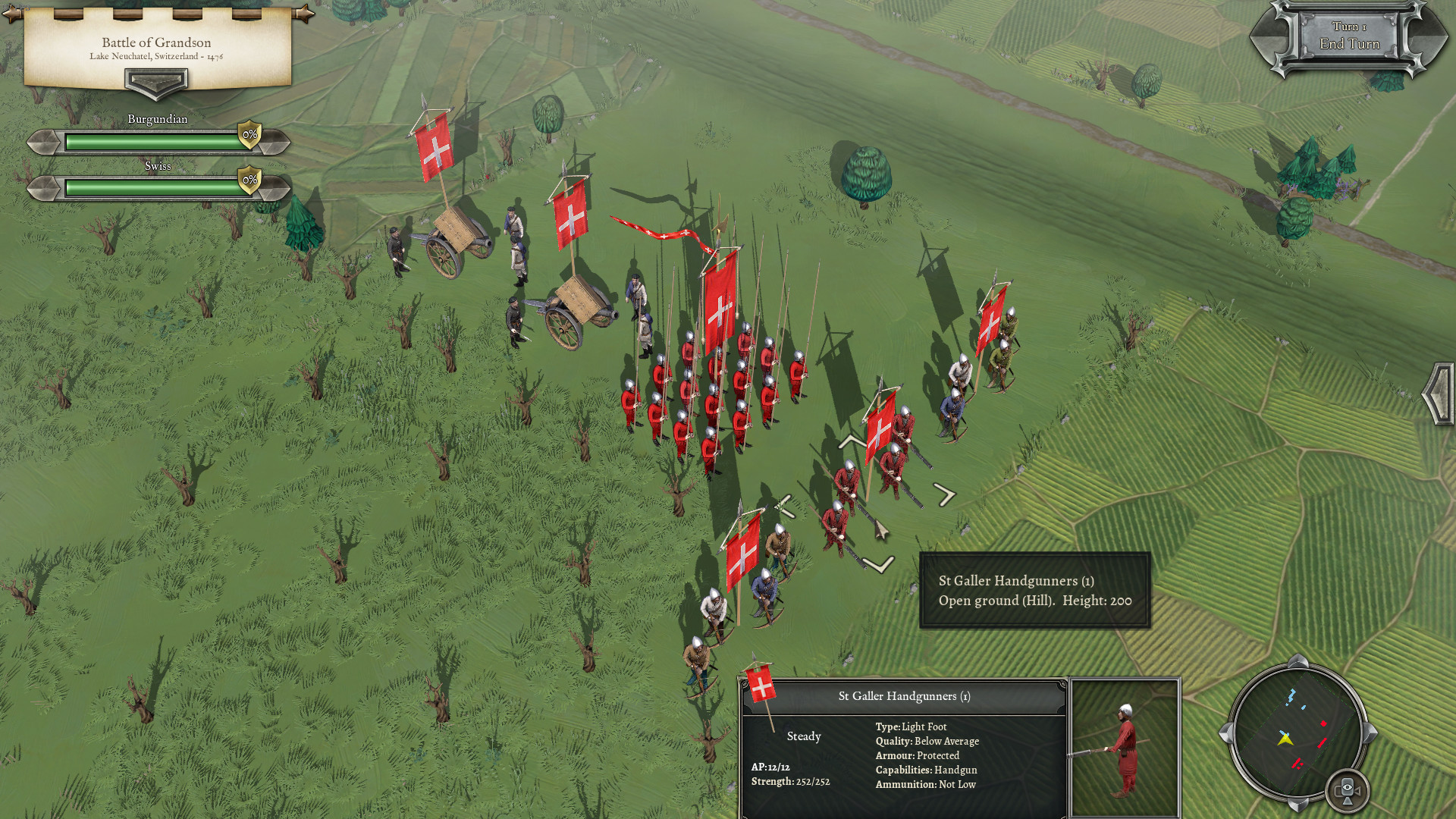Click the Swiss 0% shield badge

[x=250, y=181]
